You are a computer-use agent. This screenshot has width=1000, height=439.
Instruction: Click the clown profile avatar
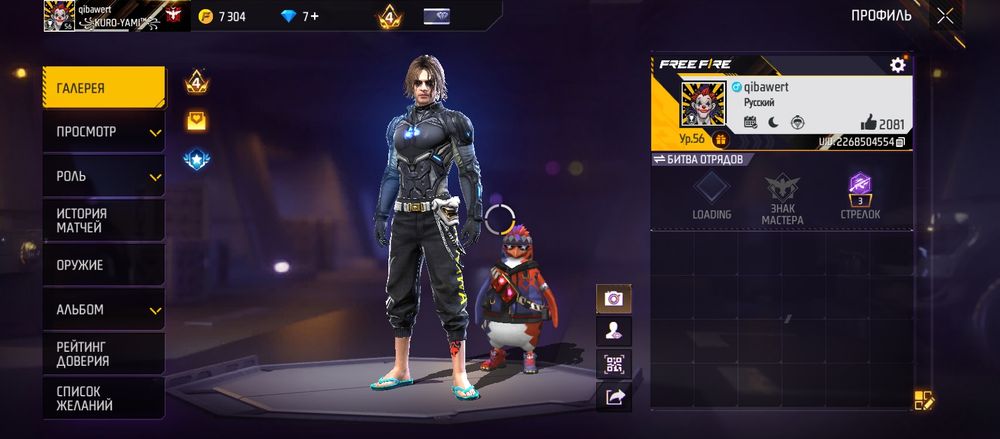click(701, 103)
